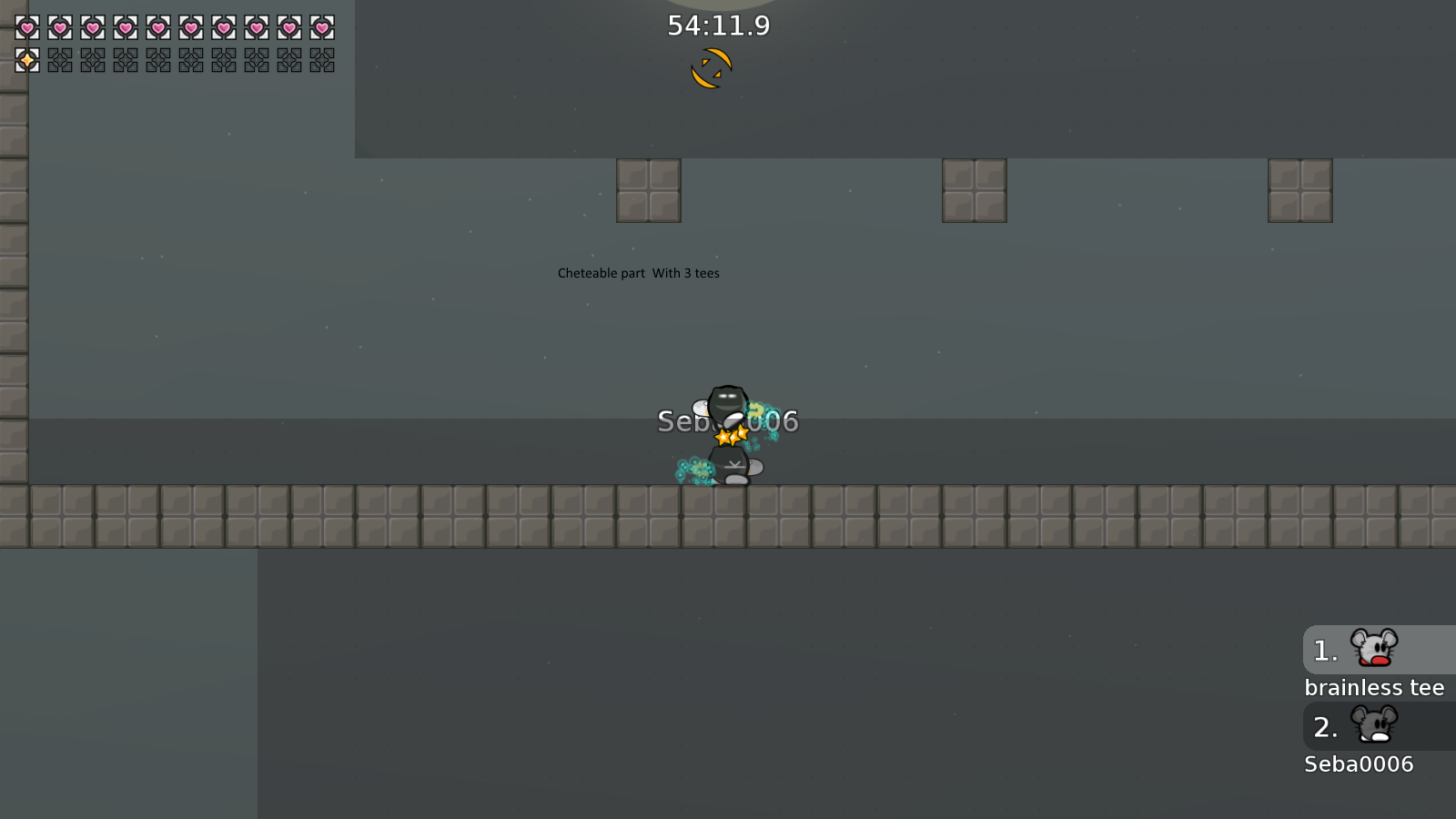Click the last heart in the health row
This screenshot has height=819, width=1456.
pyautogui.click(x=320, y=27)
